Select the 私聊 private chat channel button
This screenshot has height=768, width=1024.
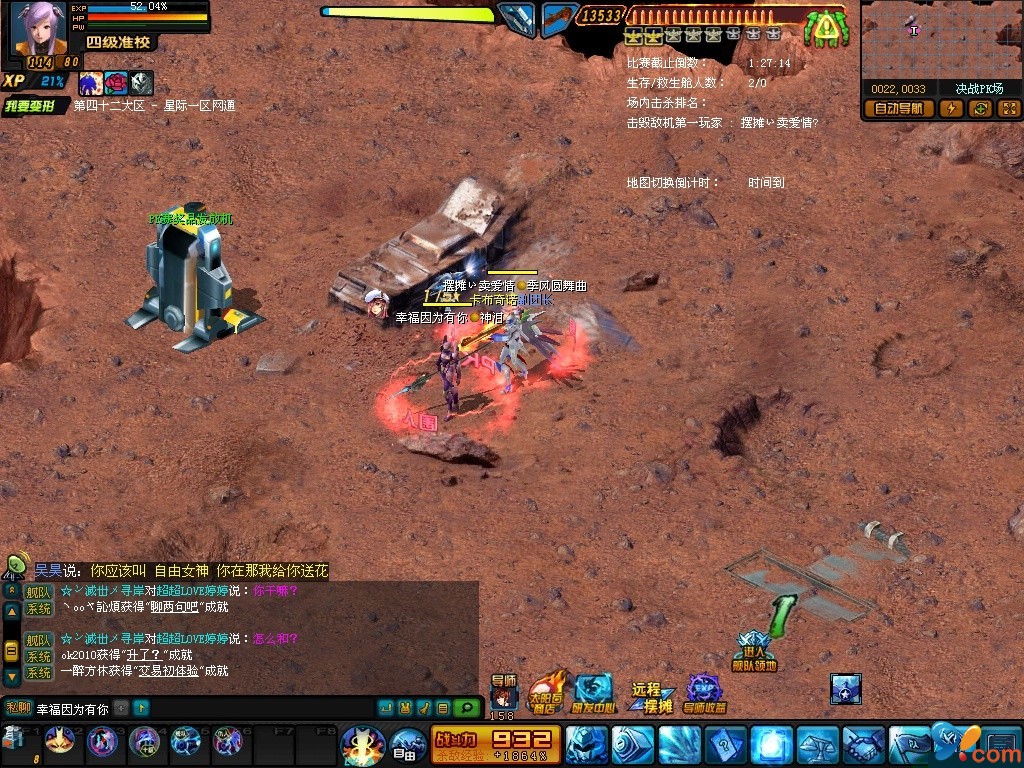pos(19,708)
